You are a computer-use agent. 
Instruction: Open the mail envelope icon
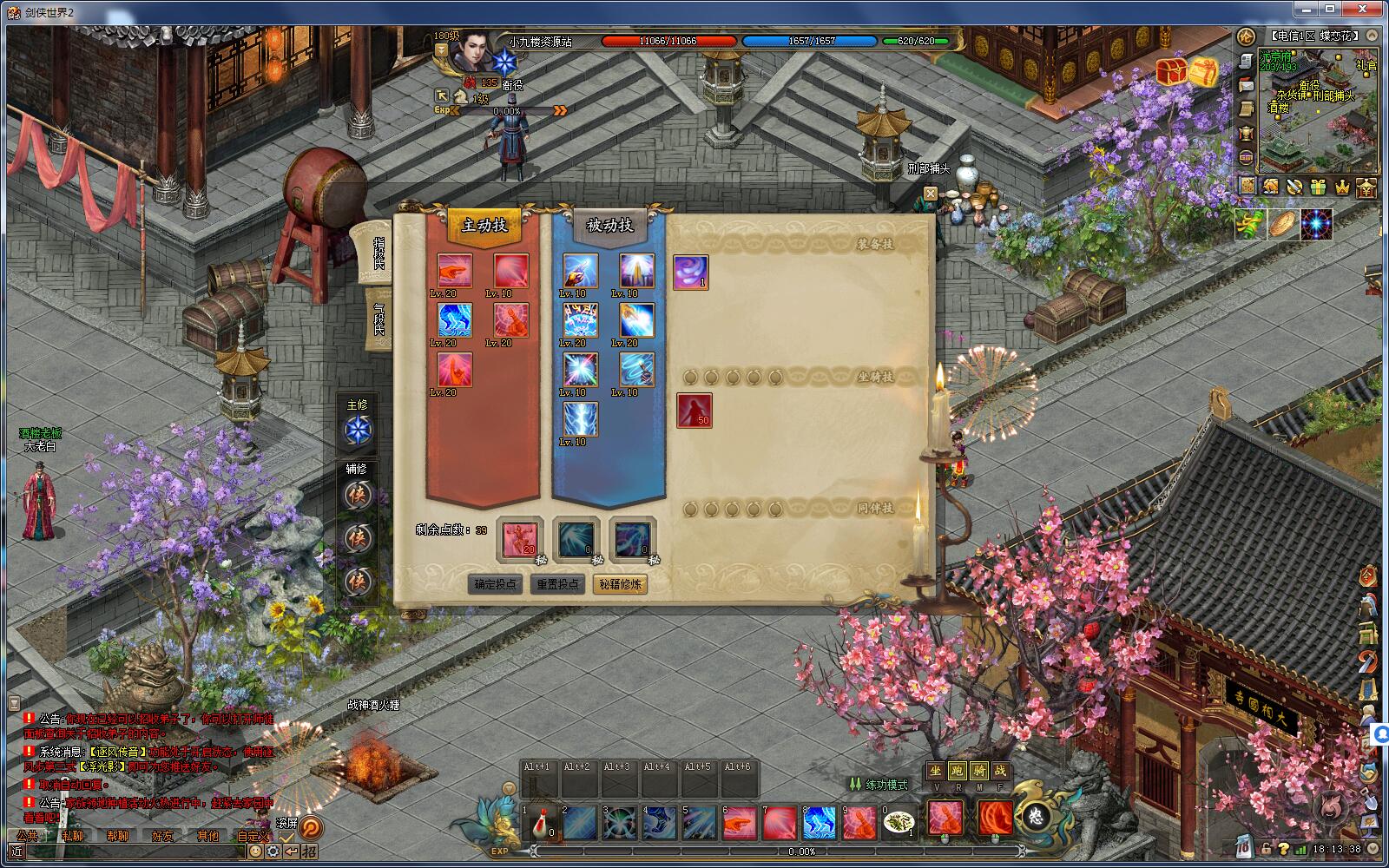coord(1247,84)
